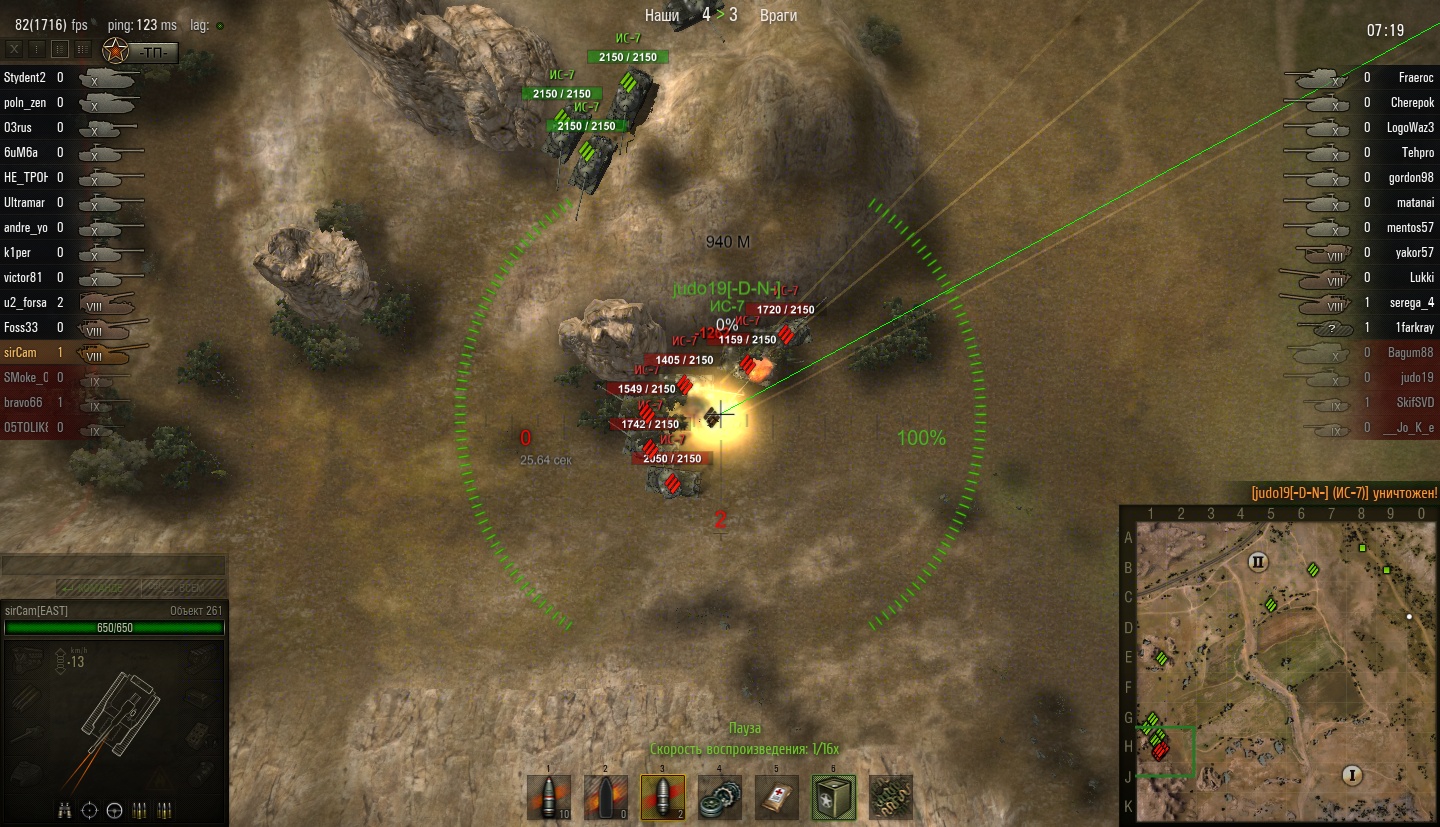Hide the player list with the X button
This screenshot has height=827, width=1440.
click(x=15, y=48)
